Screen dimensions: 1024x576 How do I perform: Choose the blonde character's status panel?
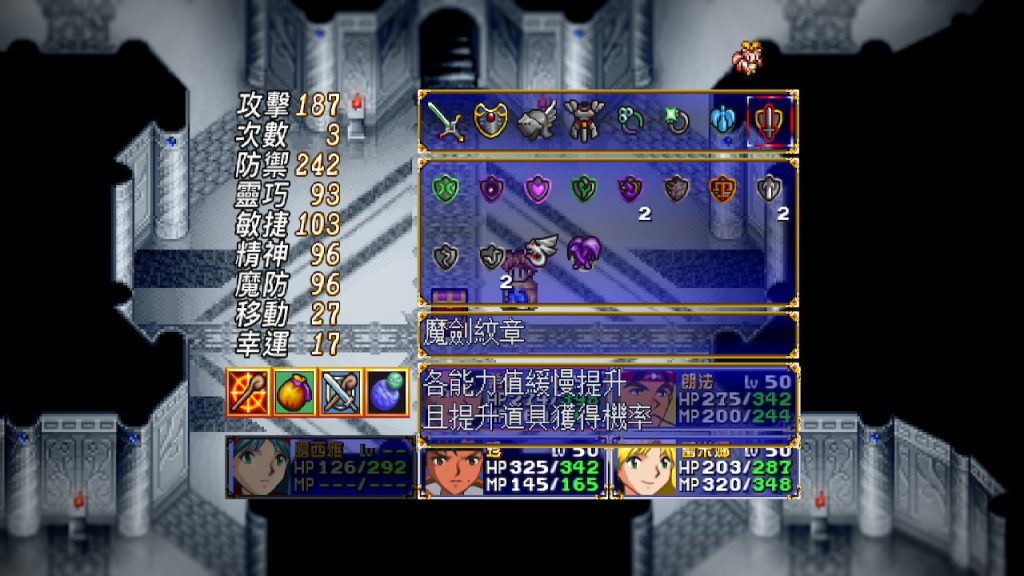(x=705, y=471)
